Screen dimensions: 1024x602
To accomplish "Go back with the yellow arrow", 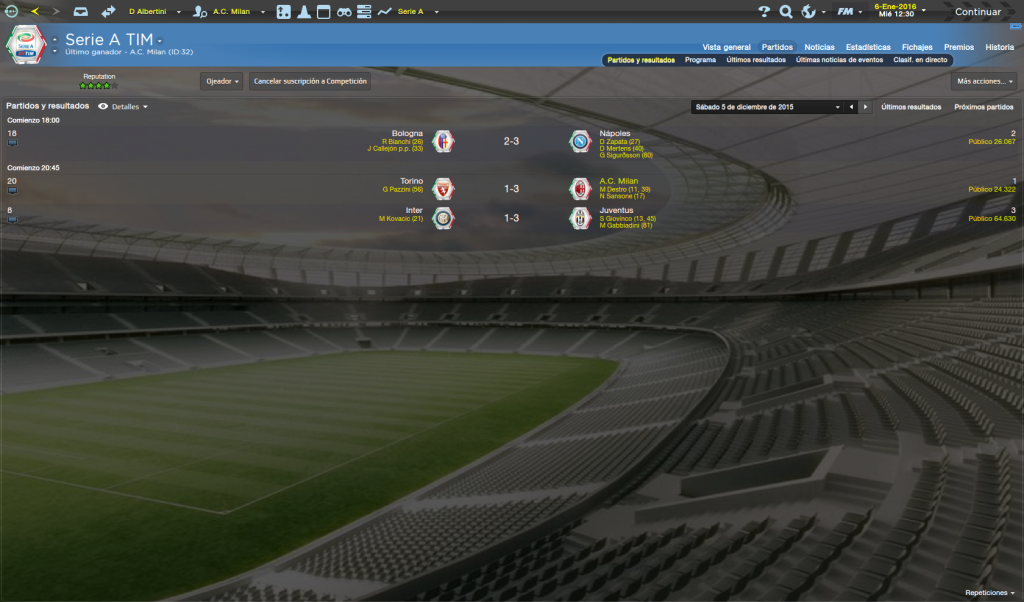I will tap(36, 12).
